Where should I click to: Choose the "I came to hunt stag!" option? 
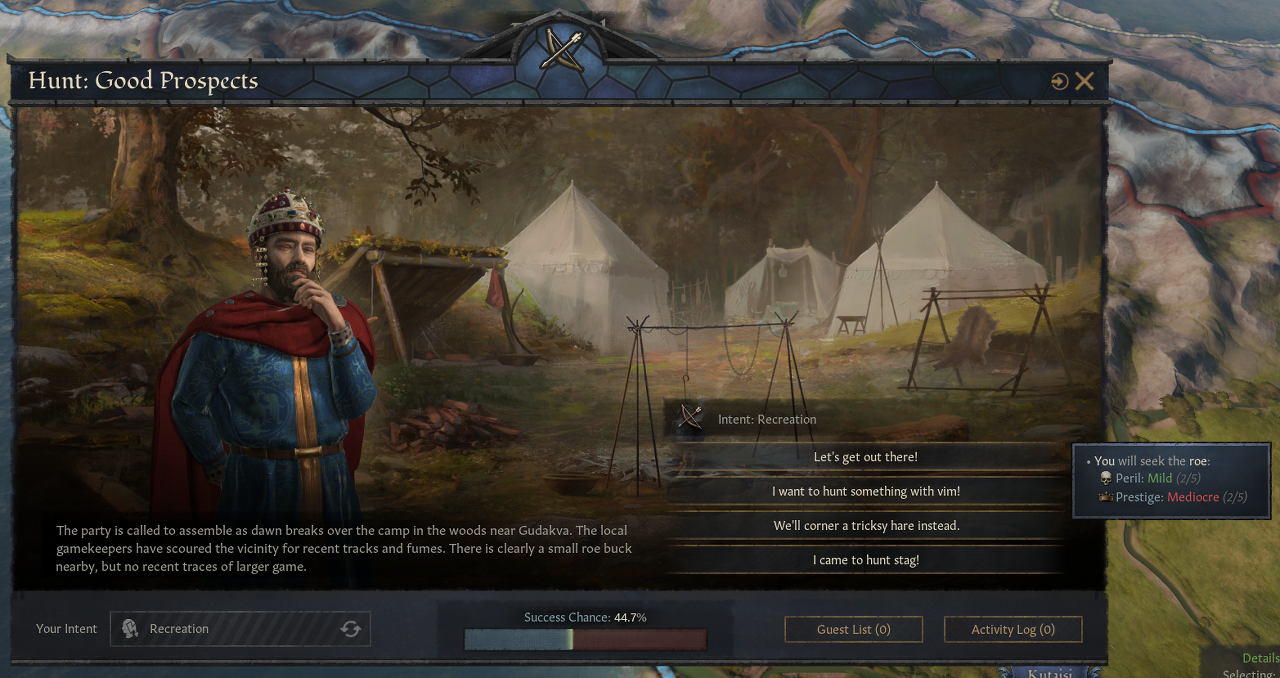pyautogui.click(x=865, y=560)
